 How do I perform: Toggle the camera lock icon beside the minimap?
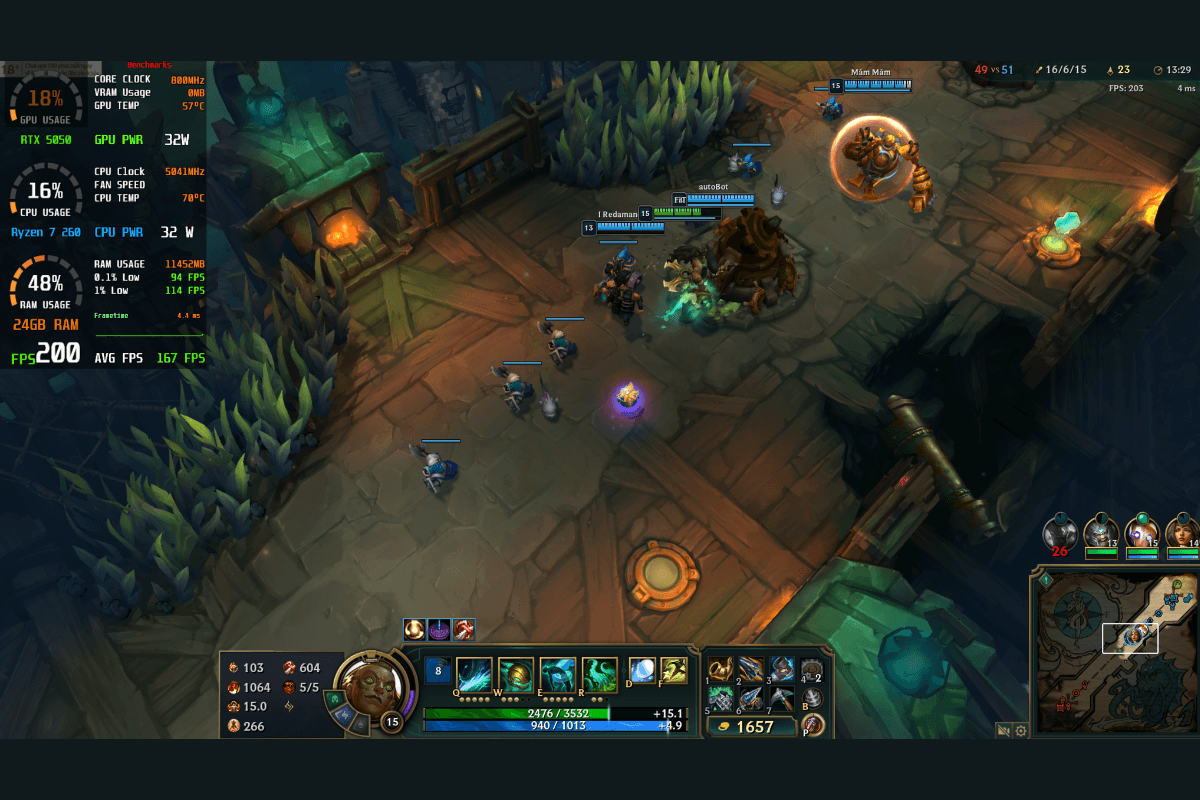(x=1003, y=731)
